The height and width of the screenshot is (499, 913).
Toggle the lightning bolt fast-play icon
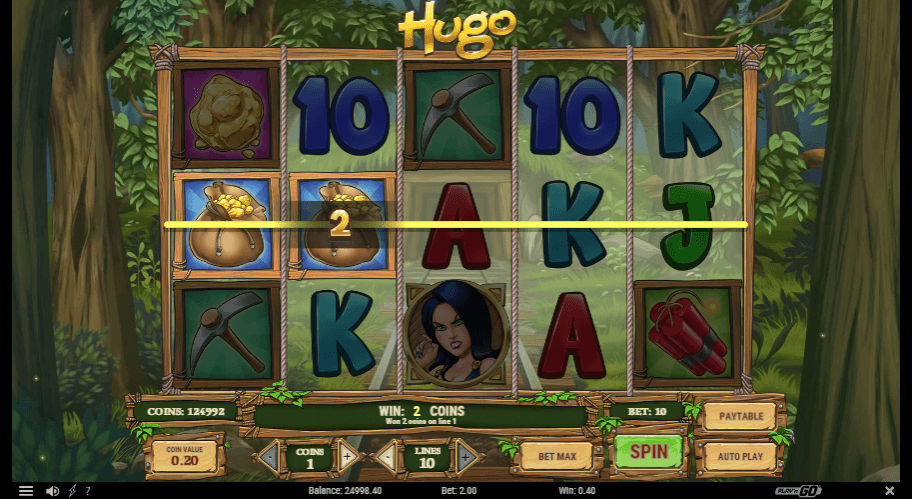click(x=72, y=491)
